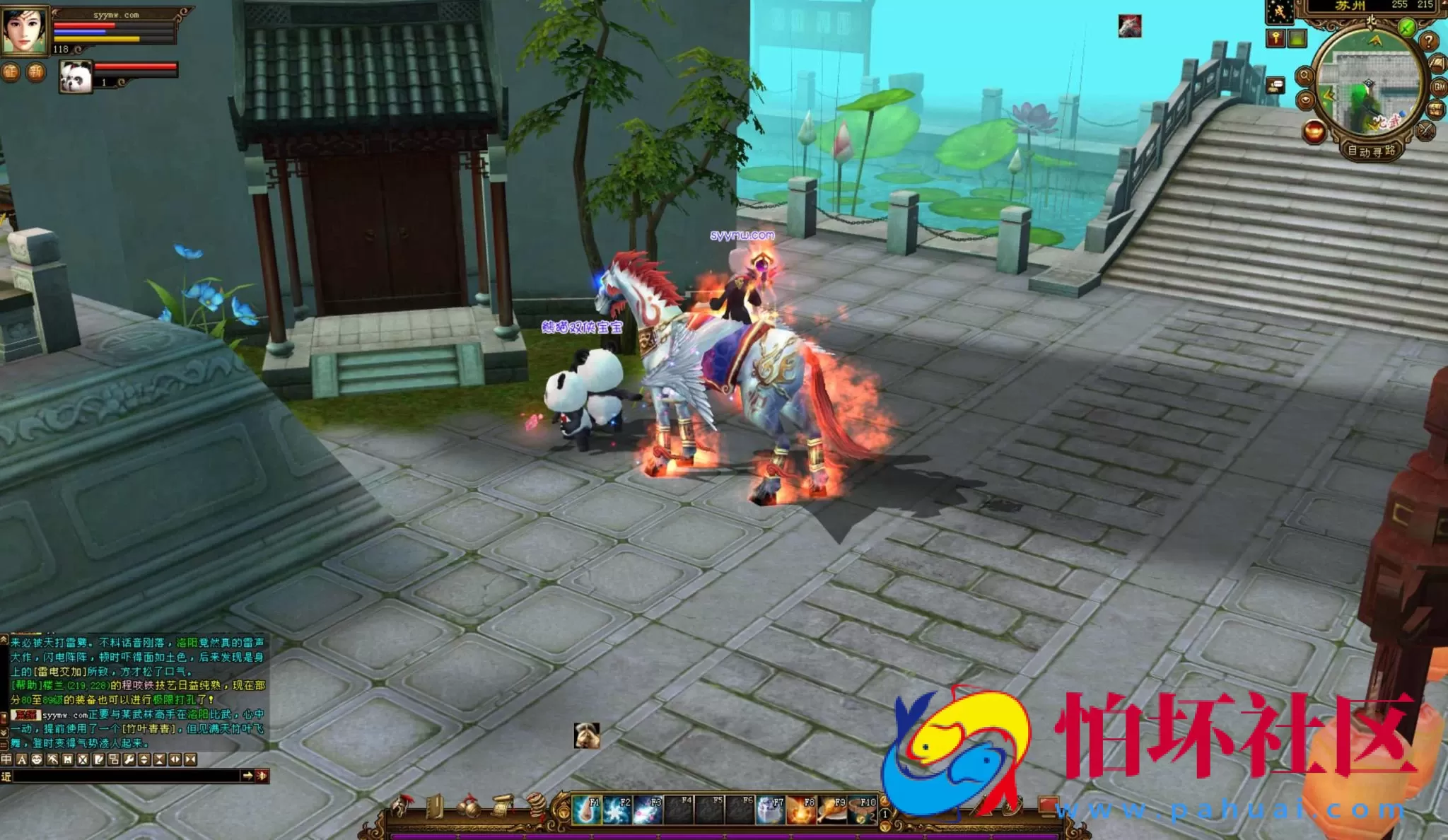This screenshot has height=840, width=1448.
Task: Collapse the minimap using the down arrow button
Action: click(1306, 100)
